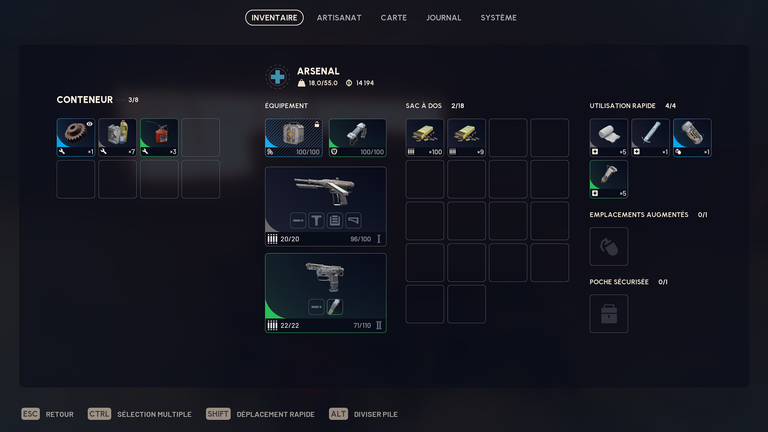Select the red fuel canister item
This screenshot has height=432, width=768.
(159, 138)
